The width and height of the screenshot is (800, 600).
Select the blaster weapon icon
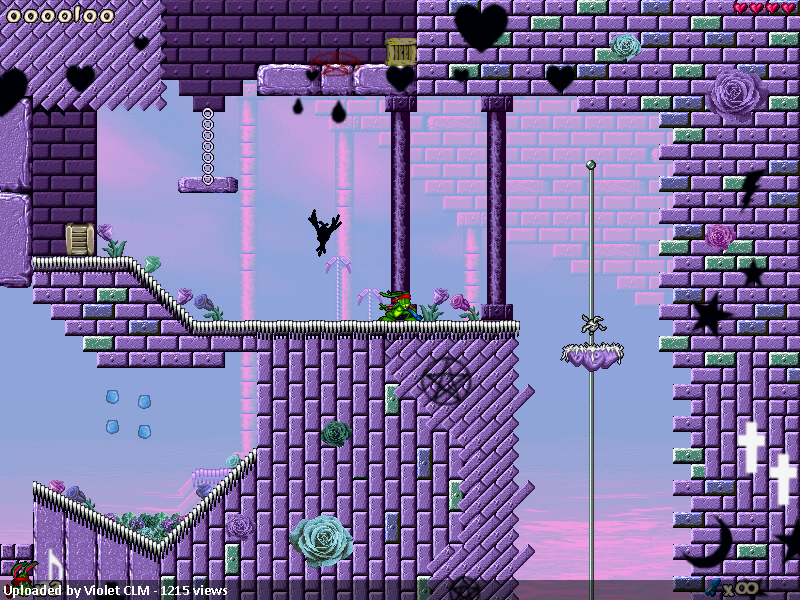click(714, 587)
